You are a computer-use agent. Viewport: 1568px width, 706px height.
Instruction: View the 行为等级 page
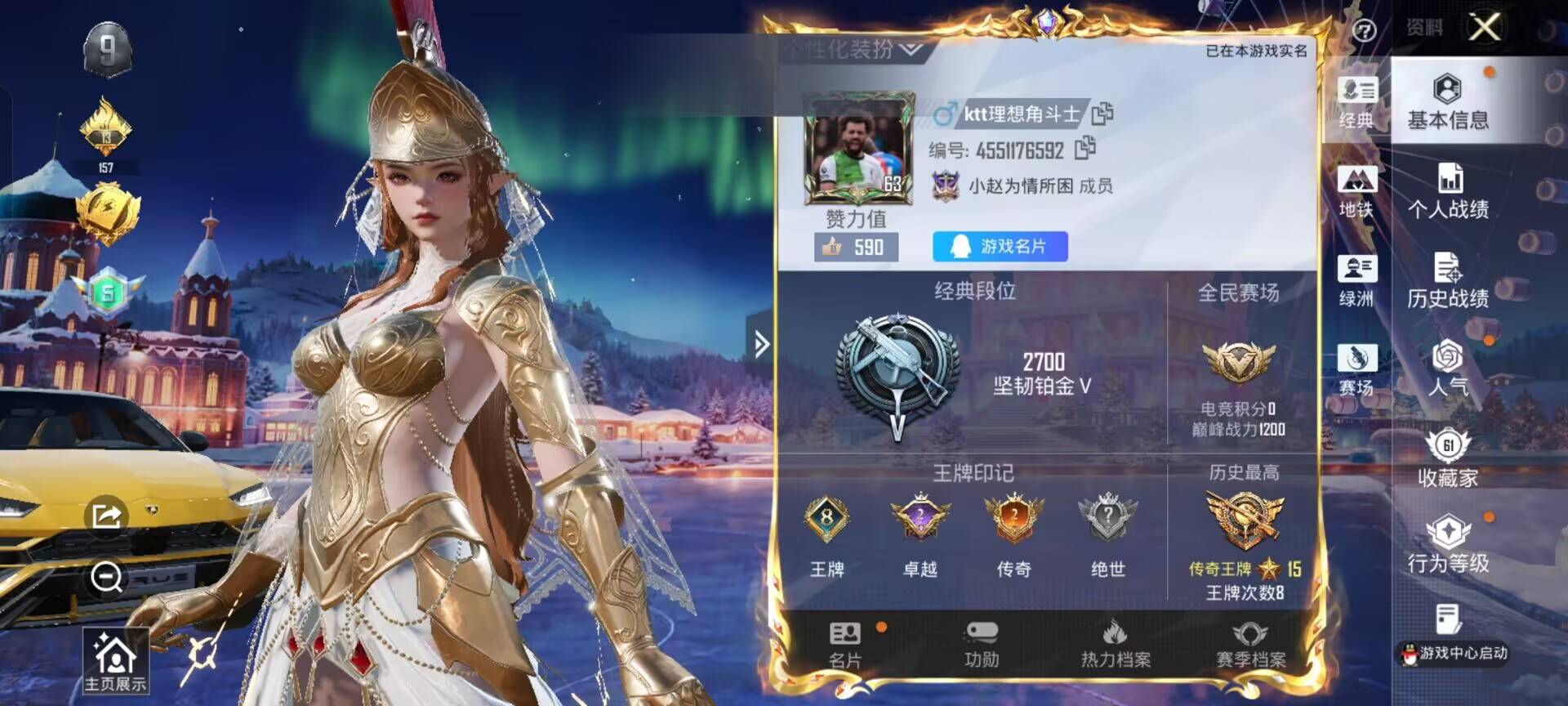(x=1447, y=545)
